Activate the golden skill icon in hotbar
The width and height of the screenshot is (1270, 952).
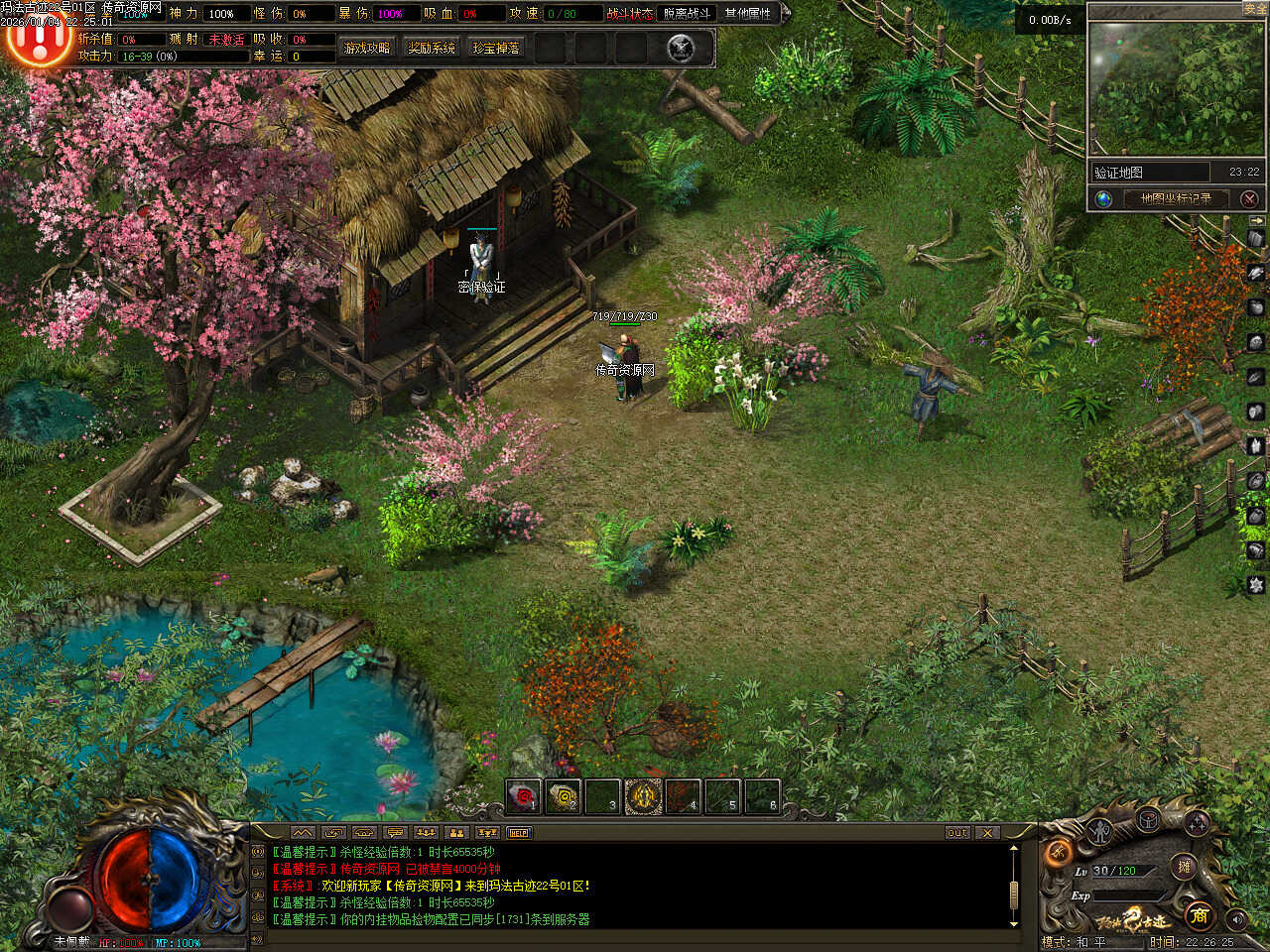click(643, 795)
